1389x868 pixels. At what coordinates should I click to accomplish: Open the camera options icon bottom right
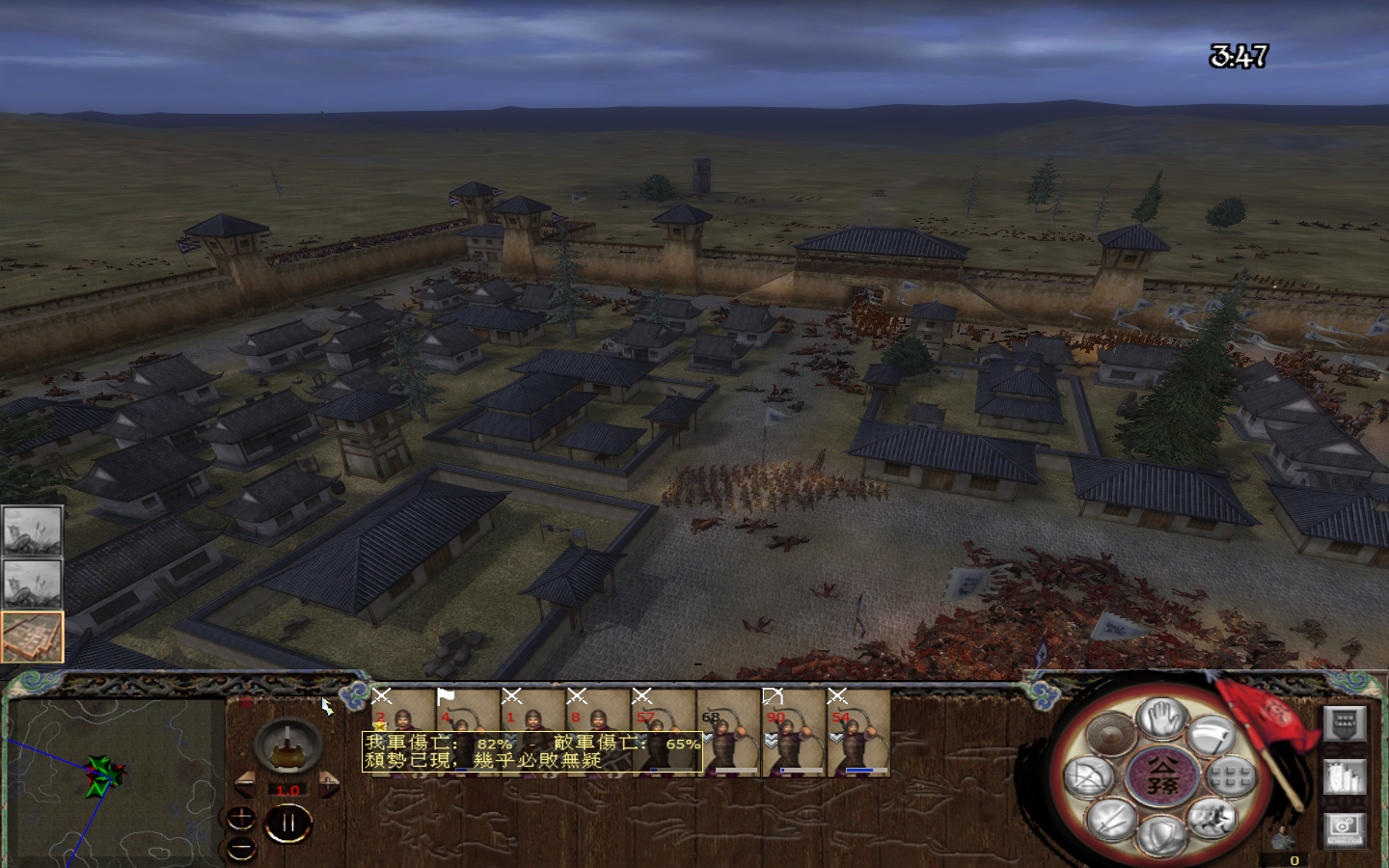pos(1343,827)
